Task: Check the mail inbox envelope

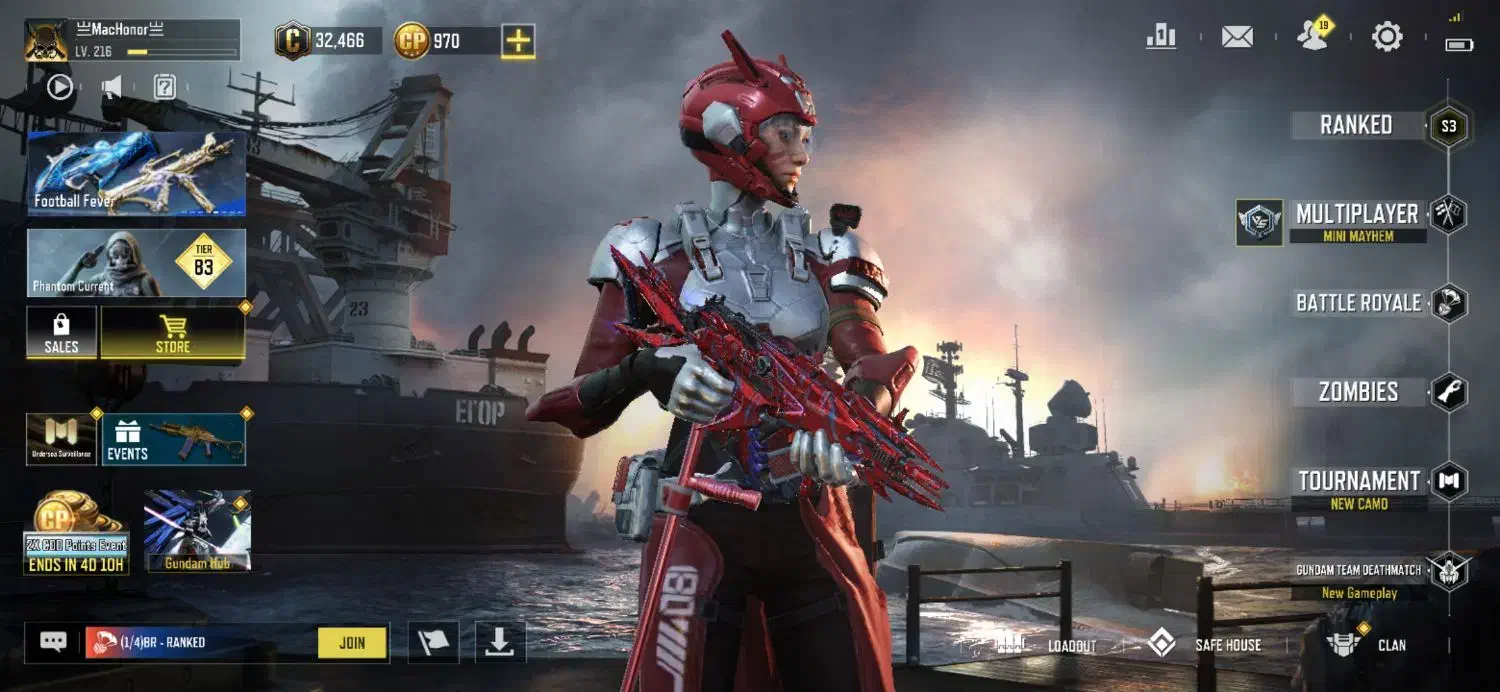Action: 1237,38
